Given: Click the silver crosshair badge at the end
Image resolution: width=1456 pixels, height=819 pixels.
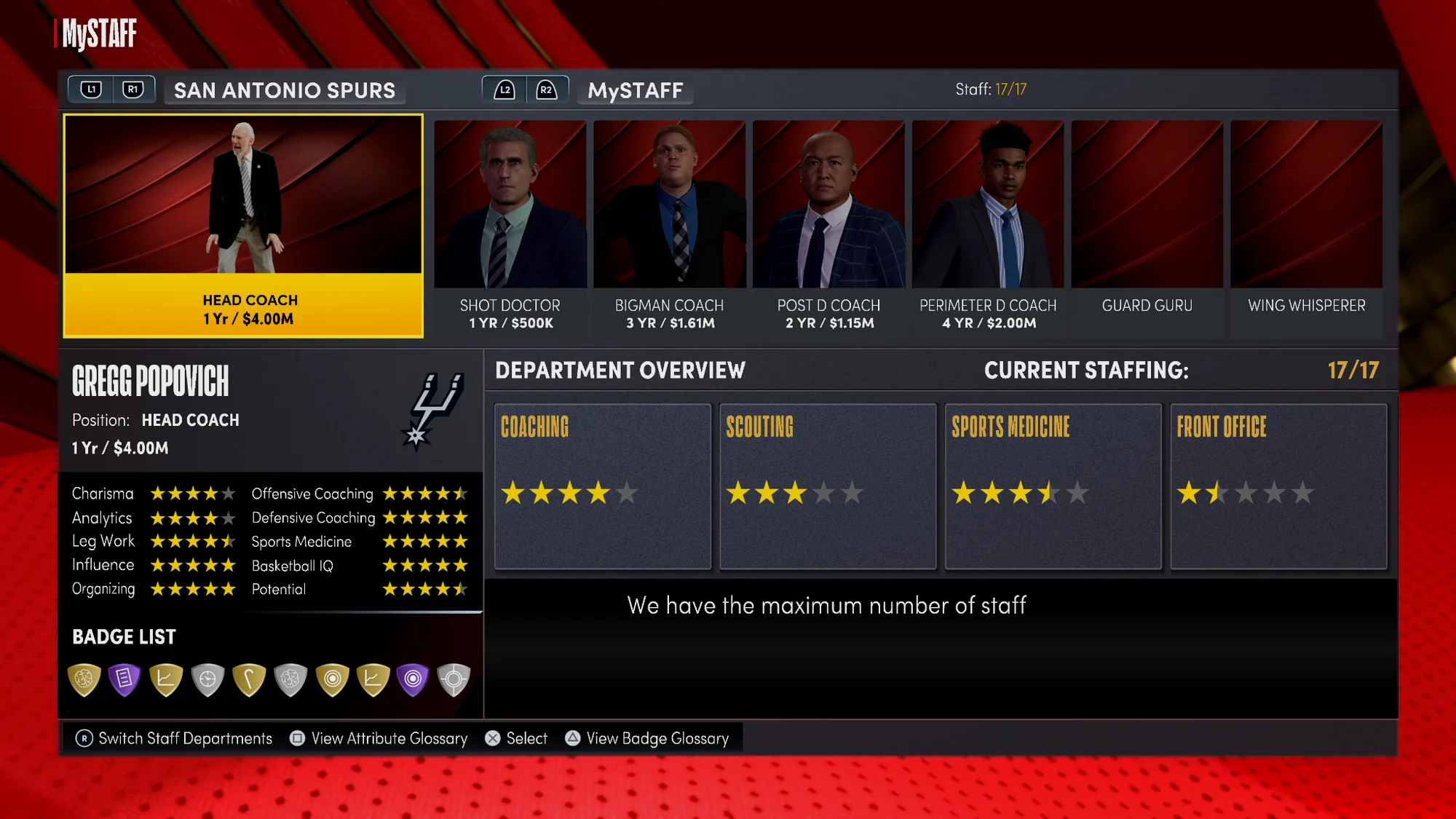Looking at the screenshot, I should point(453,678).
